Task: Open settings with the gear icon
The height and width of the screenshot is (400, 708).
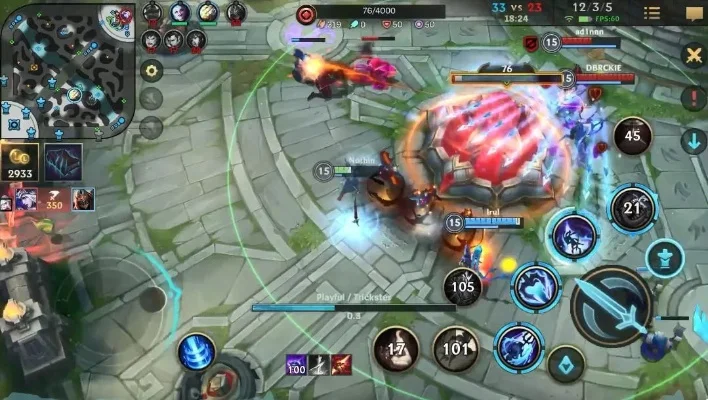Action: pos(151,70)
